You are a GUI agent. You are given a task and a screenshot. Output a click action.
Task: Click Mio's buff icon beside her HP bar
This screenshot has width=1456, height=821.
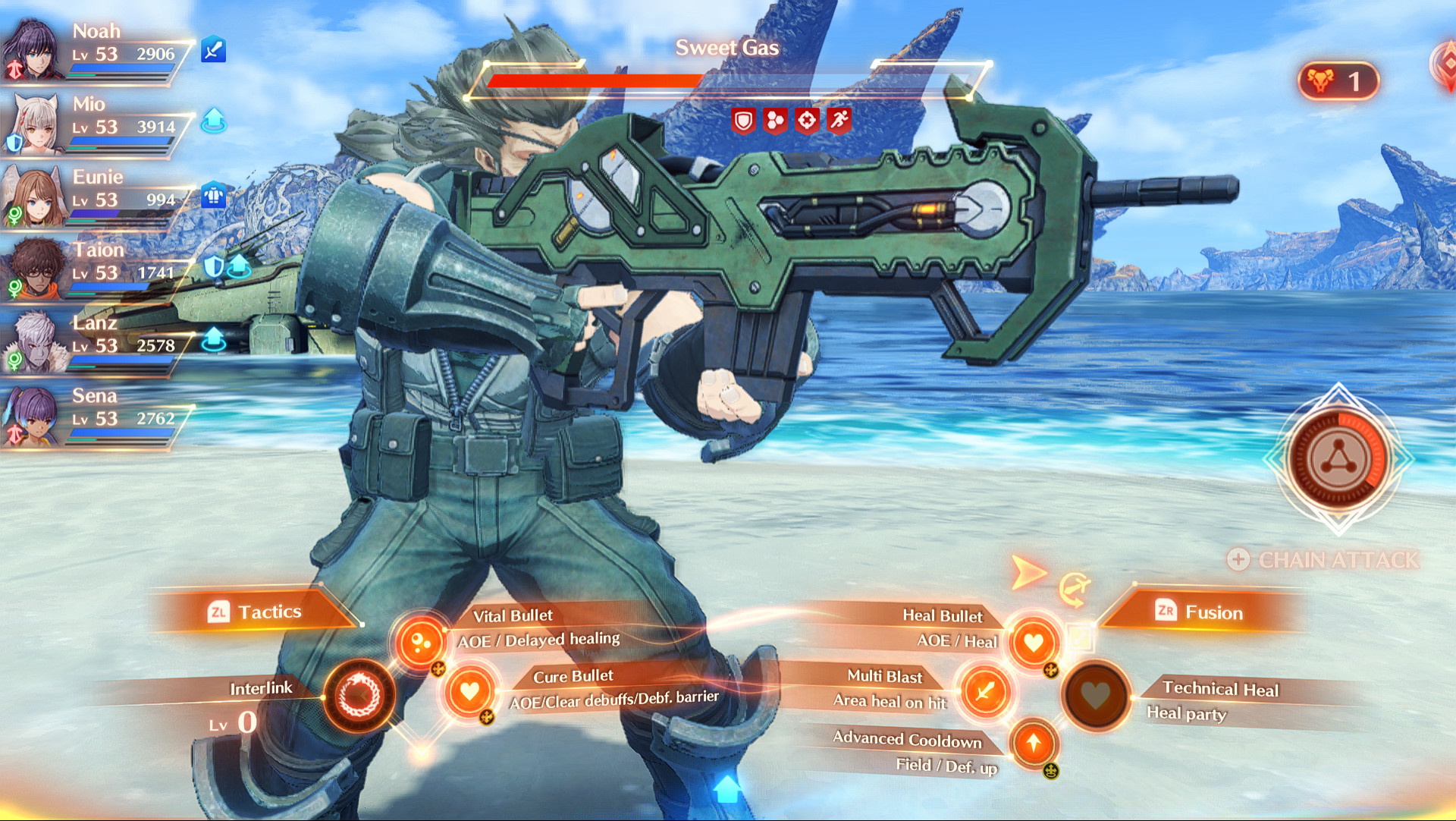tap(214, 119)
